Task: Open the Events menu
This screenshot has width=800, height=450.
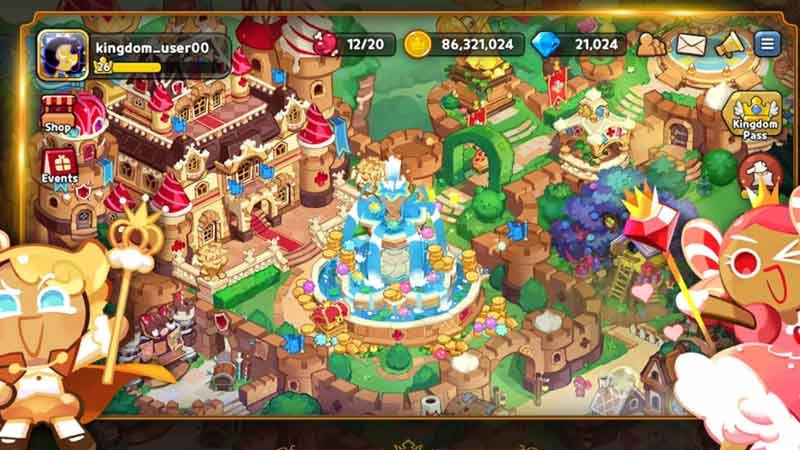Action: coord(59,166)
